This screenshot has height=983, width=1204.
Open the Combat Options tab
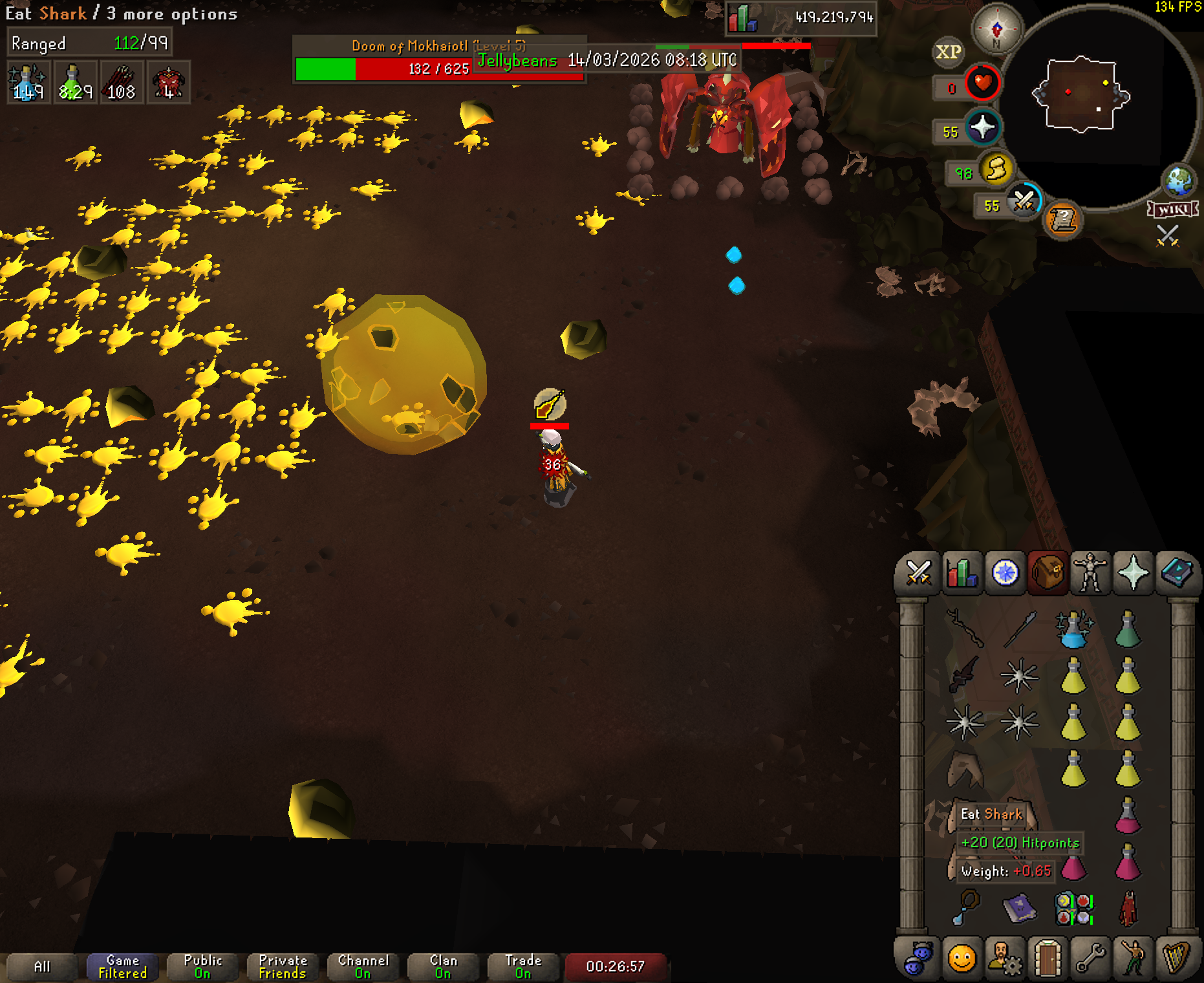tap(918, 573)
